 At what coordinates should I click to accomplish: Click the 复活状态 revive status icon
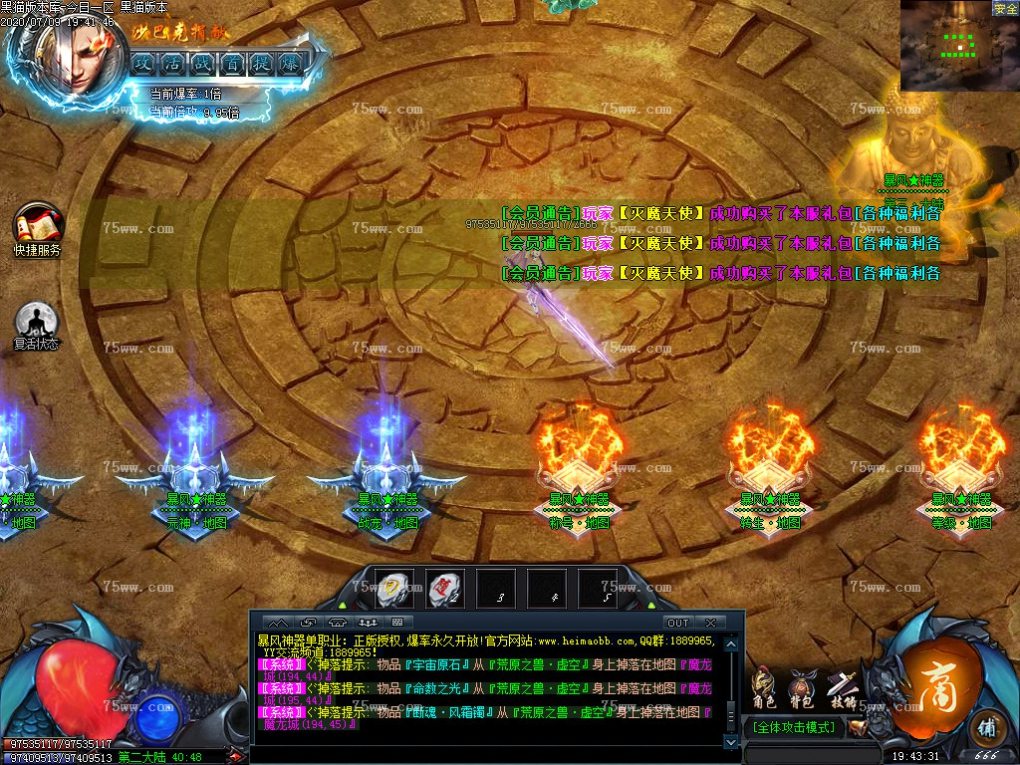click(37, 321)
